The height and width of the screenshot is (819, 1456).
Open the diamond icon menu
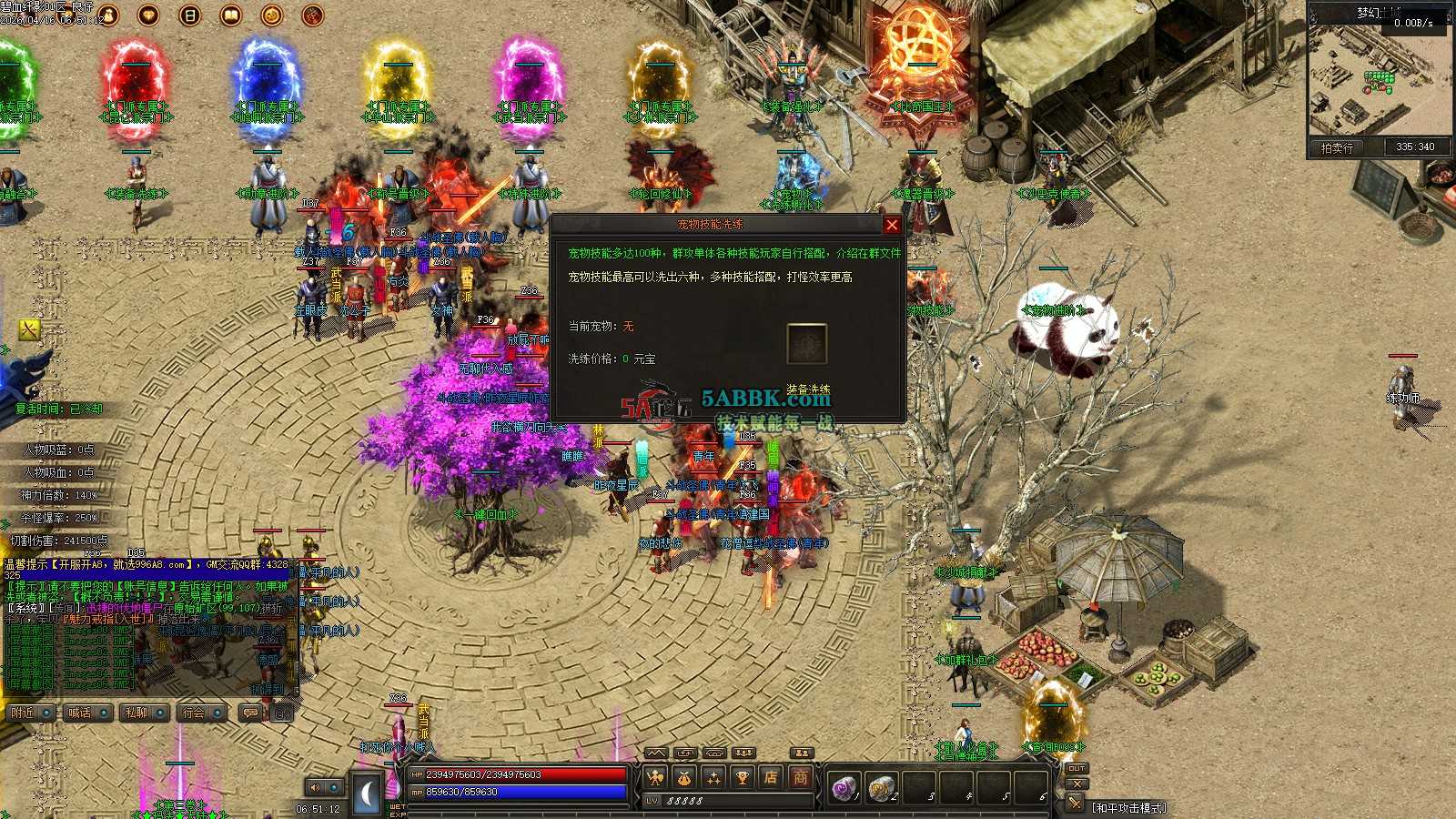(x=148, y=15)
